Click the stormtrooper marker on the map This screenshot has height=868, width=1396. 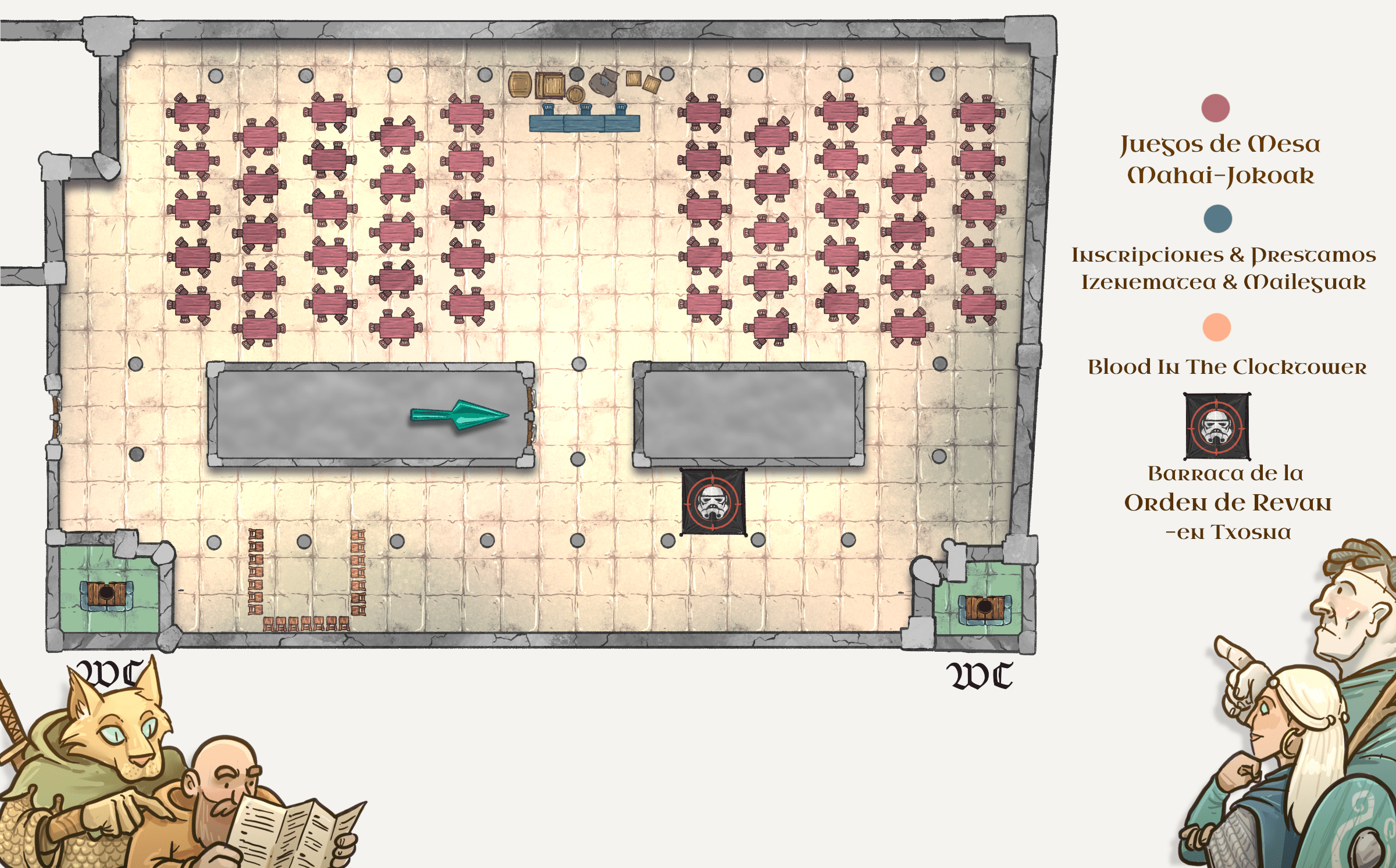coord(713,502)
